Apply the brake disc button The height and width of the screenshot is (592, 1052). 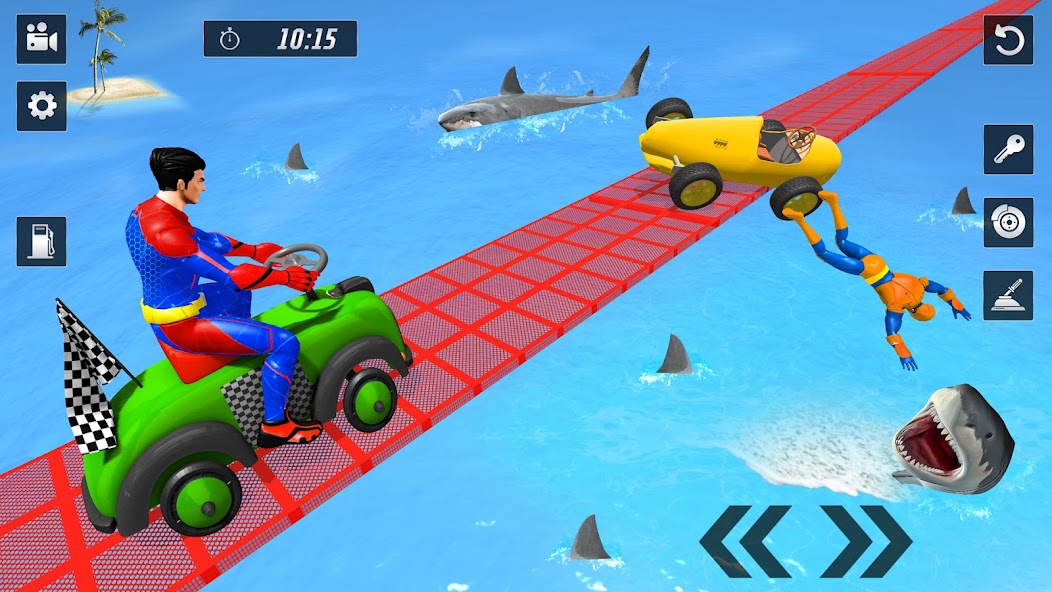pos(1008,222)
